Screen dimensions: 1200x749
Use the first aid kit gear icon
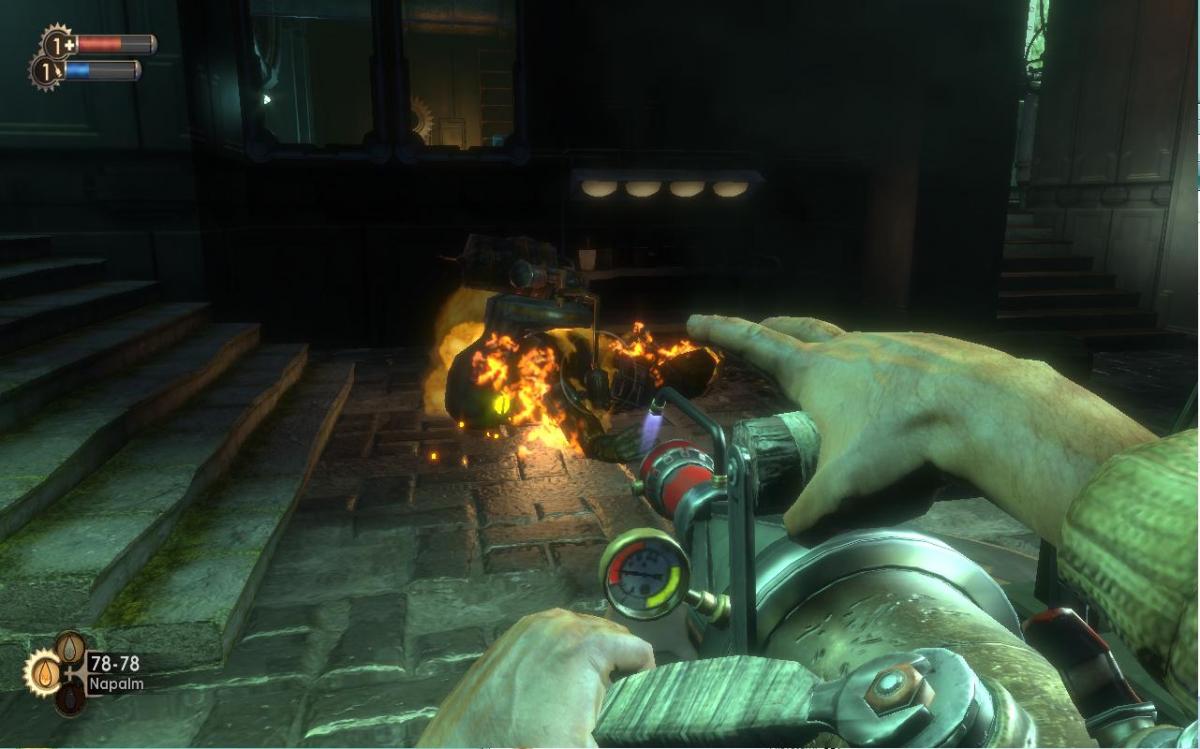tap(56, 44)
